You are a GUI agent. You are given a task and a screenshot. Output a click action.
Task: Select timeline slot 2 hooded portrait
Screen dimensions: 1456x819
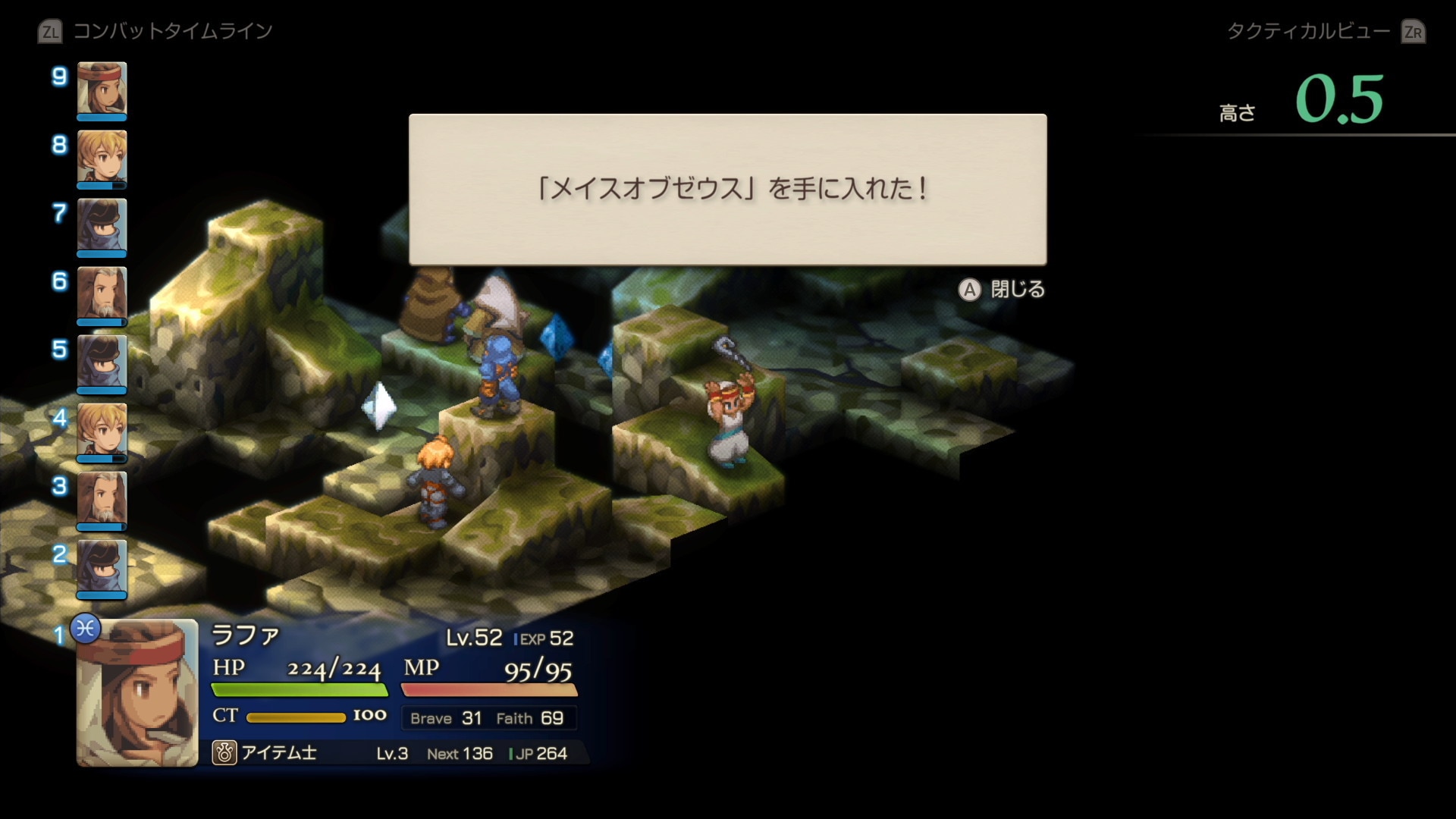tap(102, 566)
